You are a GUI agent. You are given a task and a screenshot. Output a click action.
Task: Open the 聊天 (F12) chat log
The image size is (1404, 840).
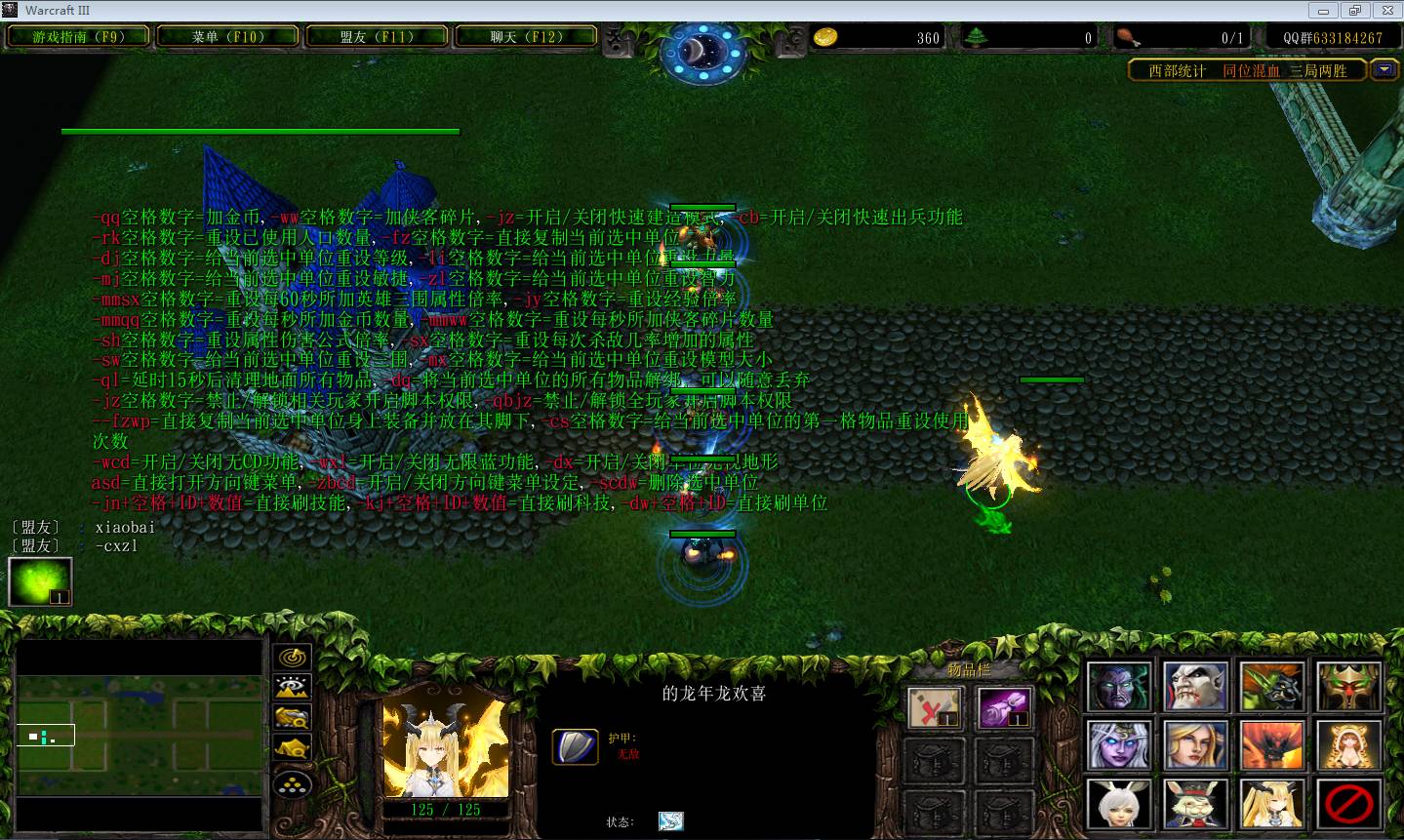click(526, 37)
